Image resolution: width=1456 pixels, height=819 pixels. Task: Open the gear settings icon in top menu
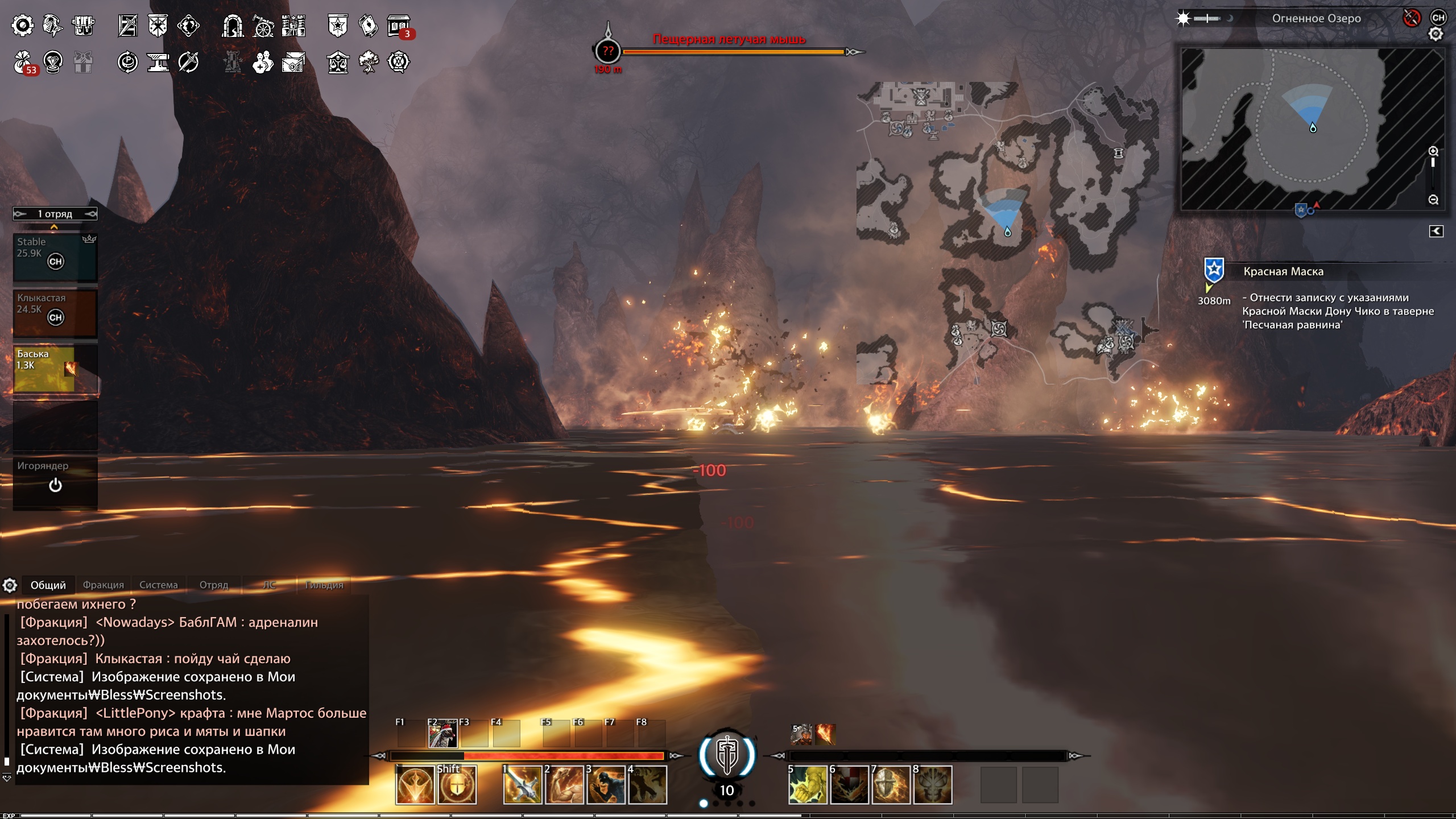point(23,26)
